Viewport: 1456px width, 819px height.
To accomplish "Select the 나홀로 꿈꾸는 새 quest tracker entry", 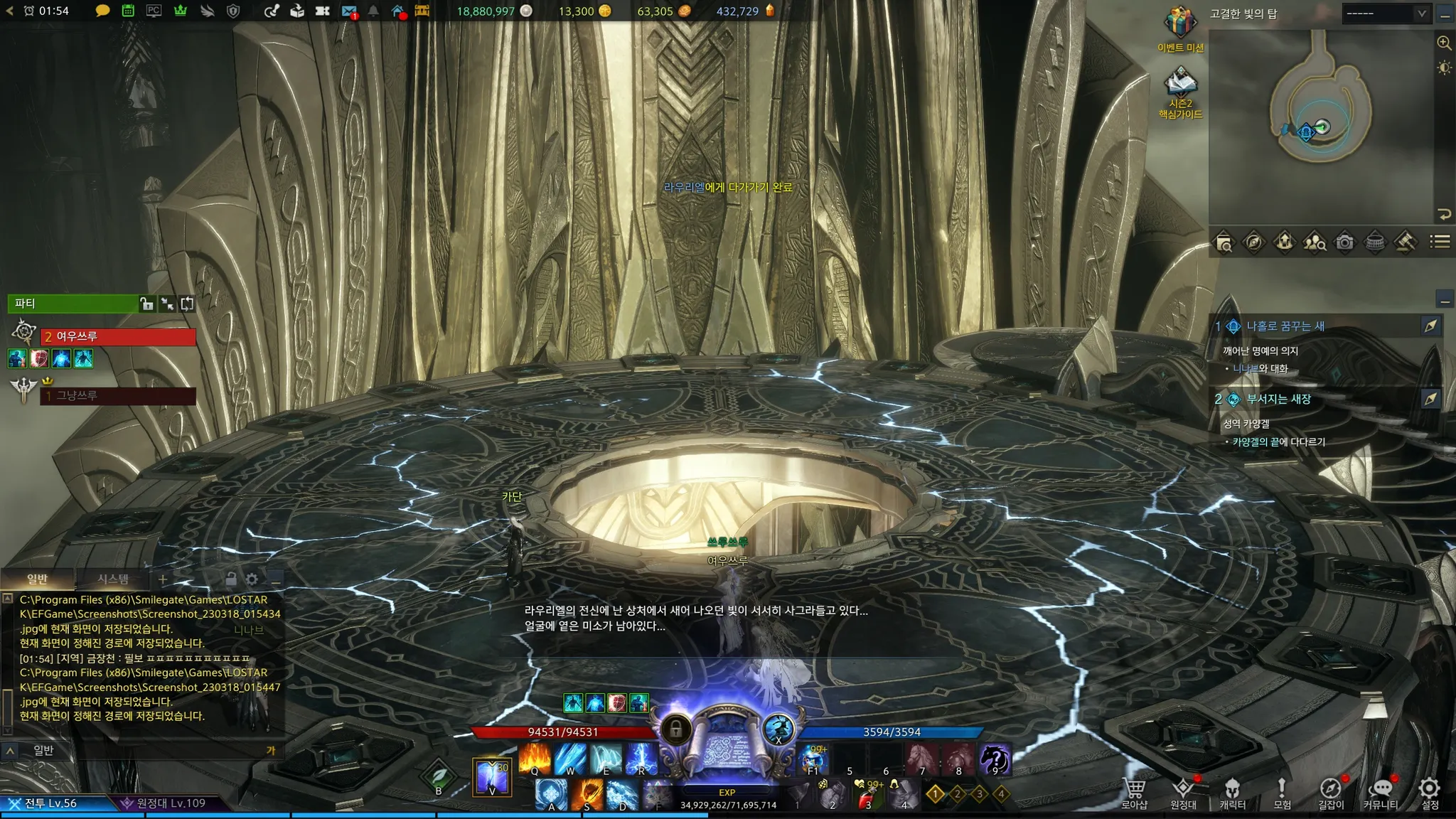I will 1285,326.
